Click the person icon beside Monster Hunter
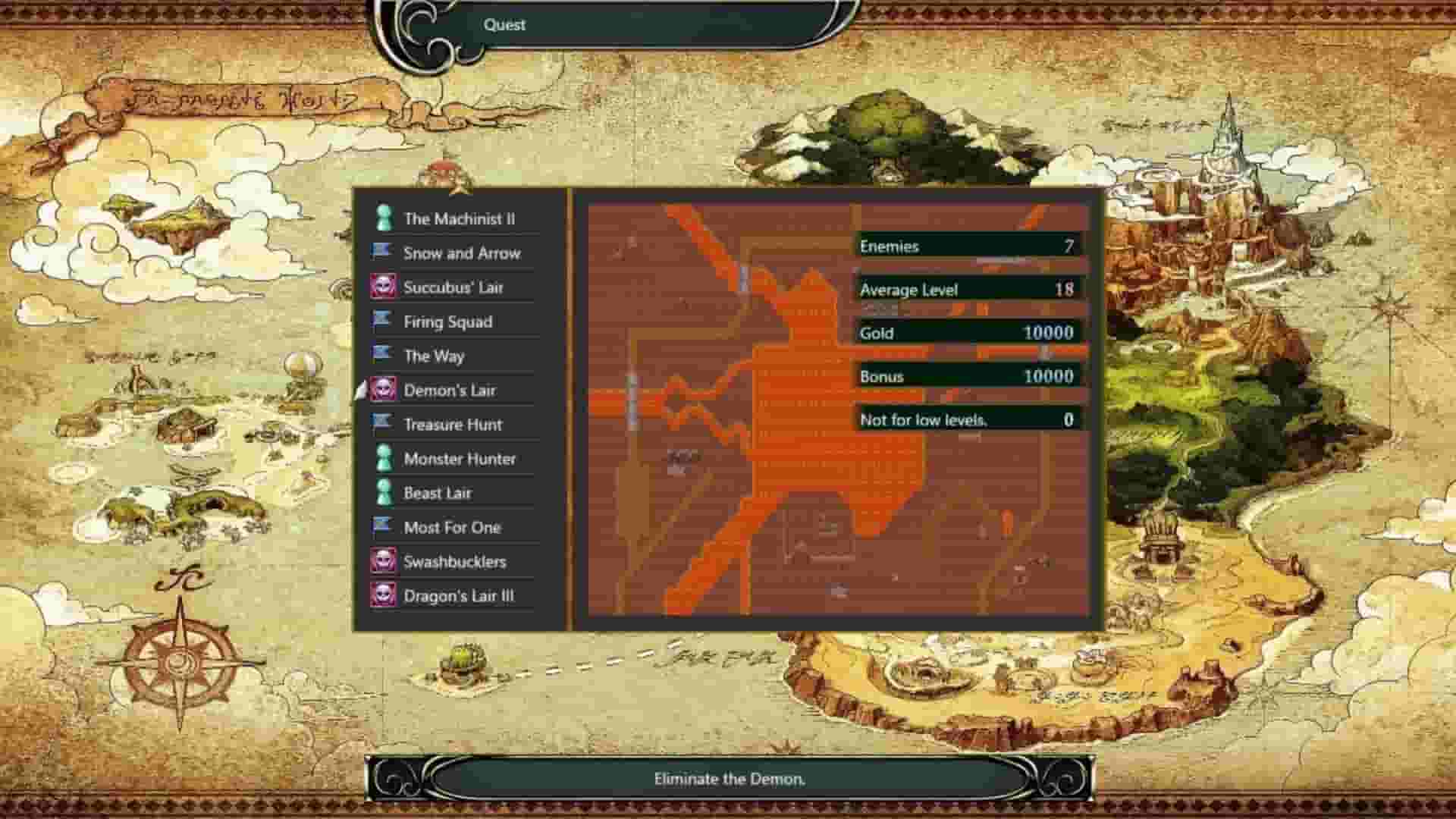 pyautogui.click(x=386, y=459)
